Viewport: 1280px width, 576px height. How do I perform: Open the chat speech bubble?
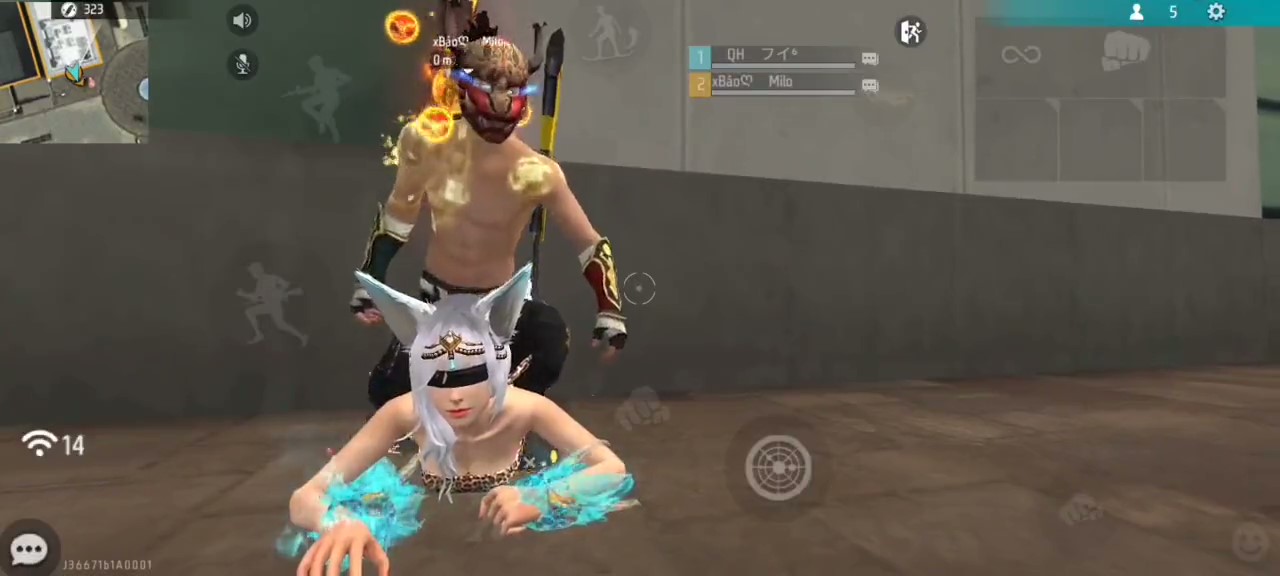coord(28,549)
